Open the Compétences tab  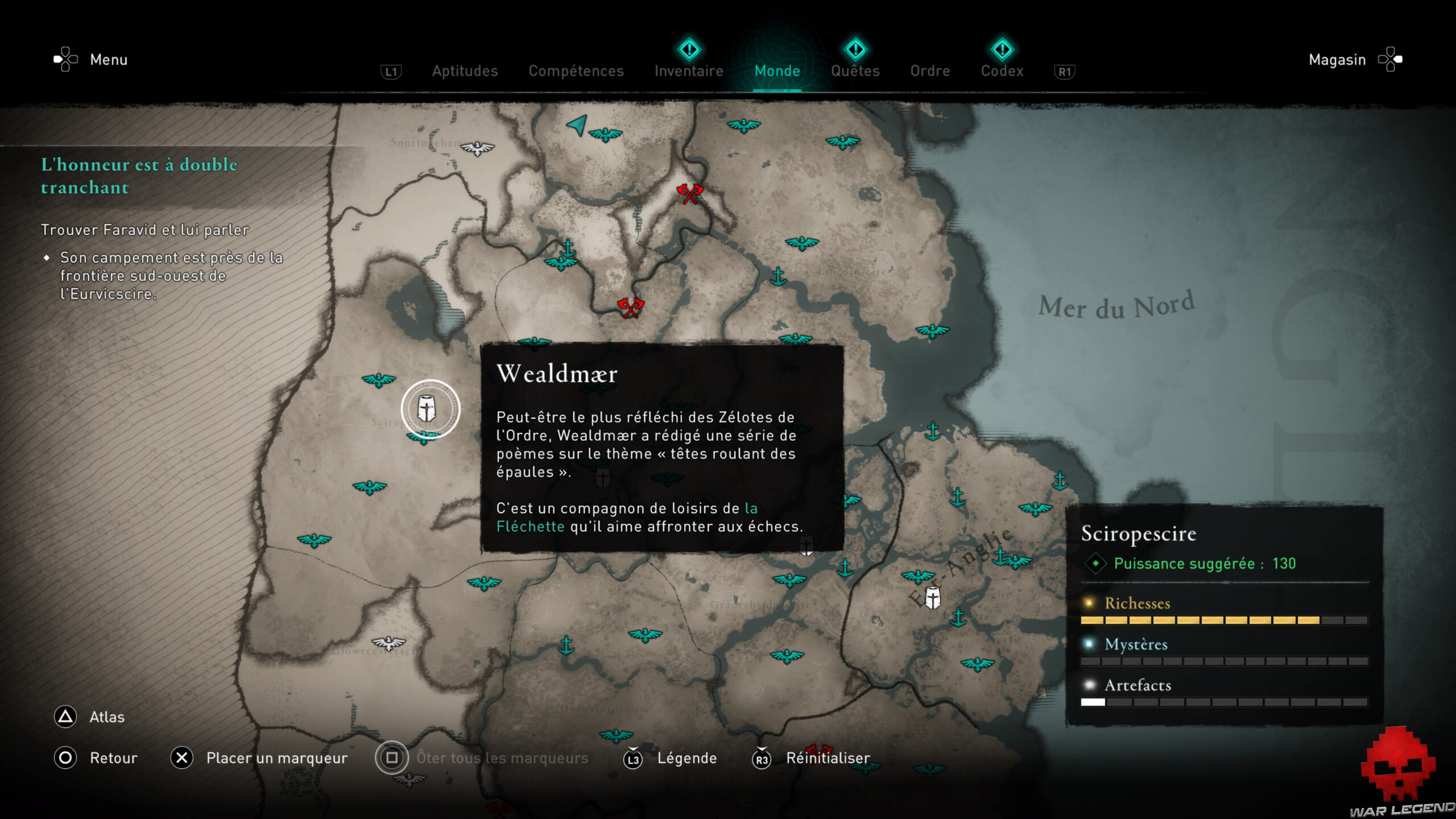tap(576, 71)
